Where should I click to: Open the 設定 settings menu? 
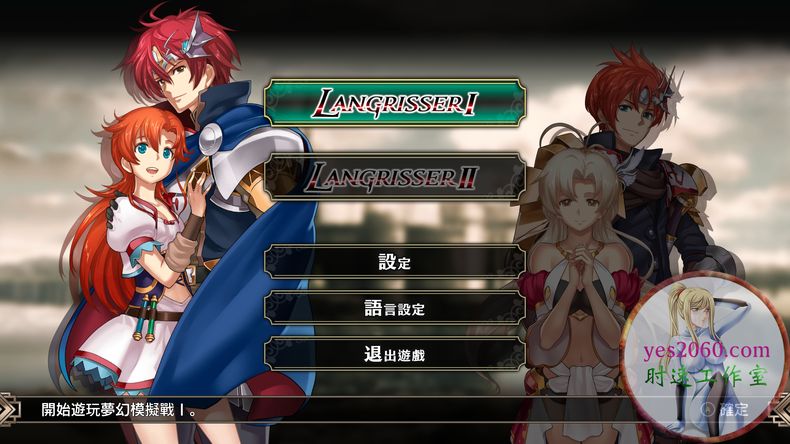395,263
